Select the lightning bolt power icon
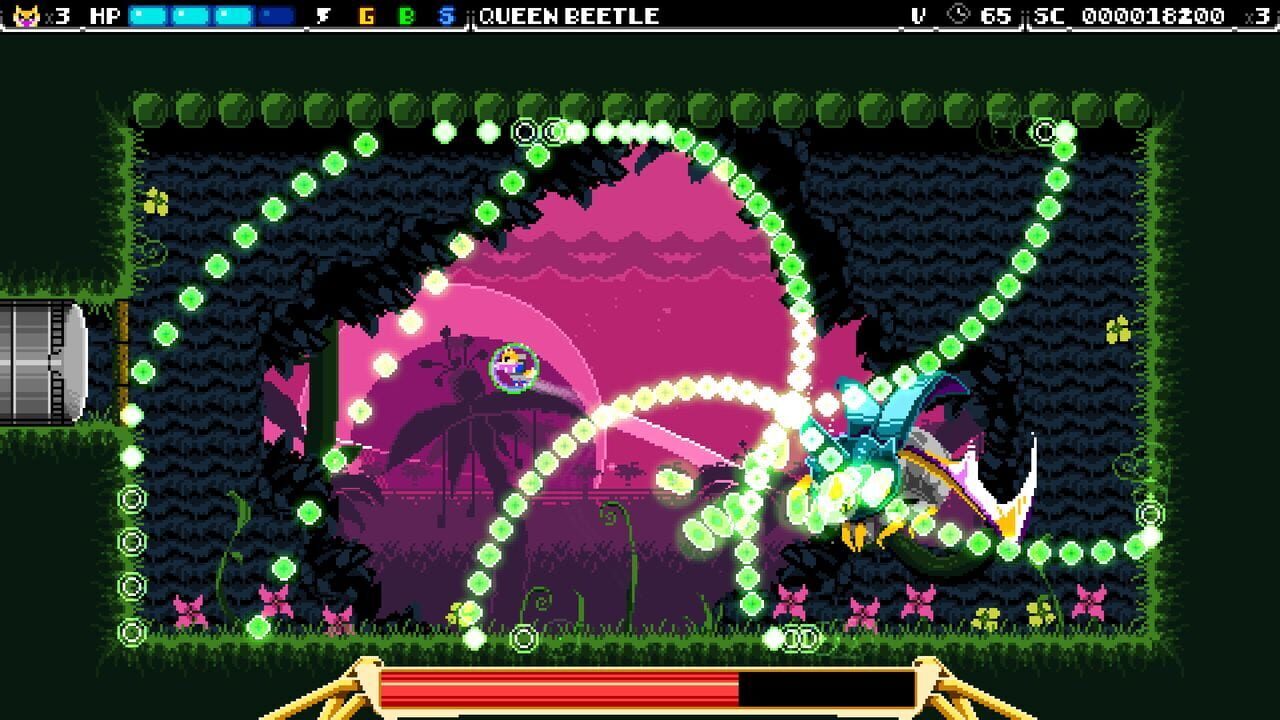1280x720 pixels. pos(323,14)
